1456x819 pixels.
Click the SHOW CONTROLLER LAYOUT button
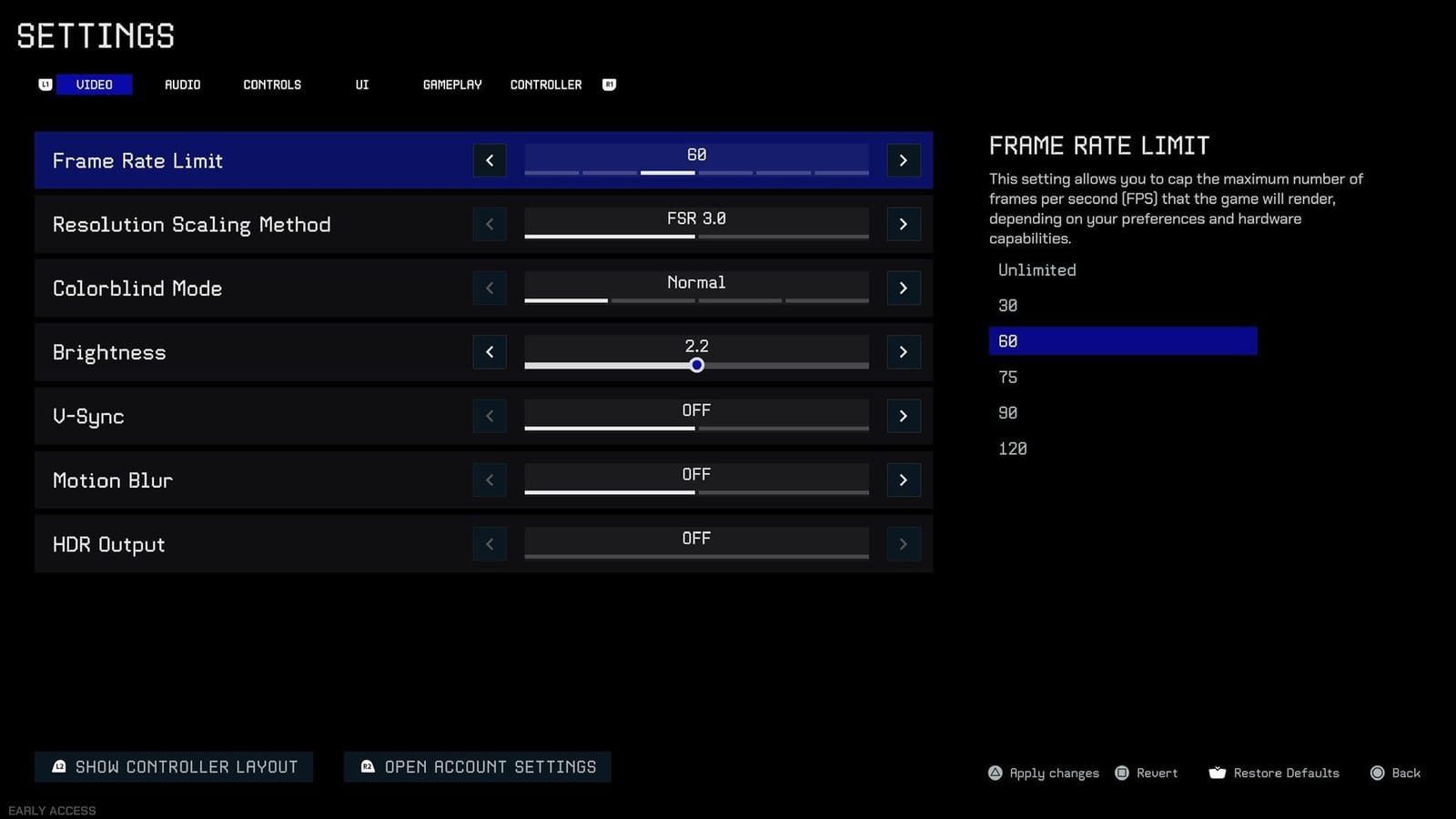coord(173,766)
